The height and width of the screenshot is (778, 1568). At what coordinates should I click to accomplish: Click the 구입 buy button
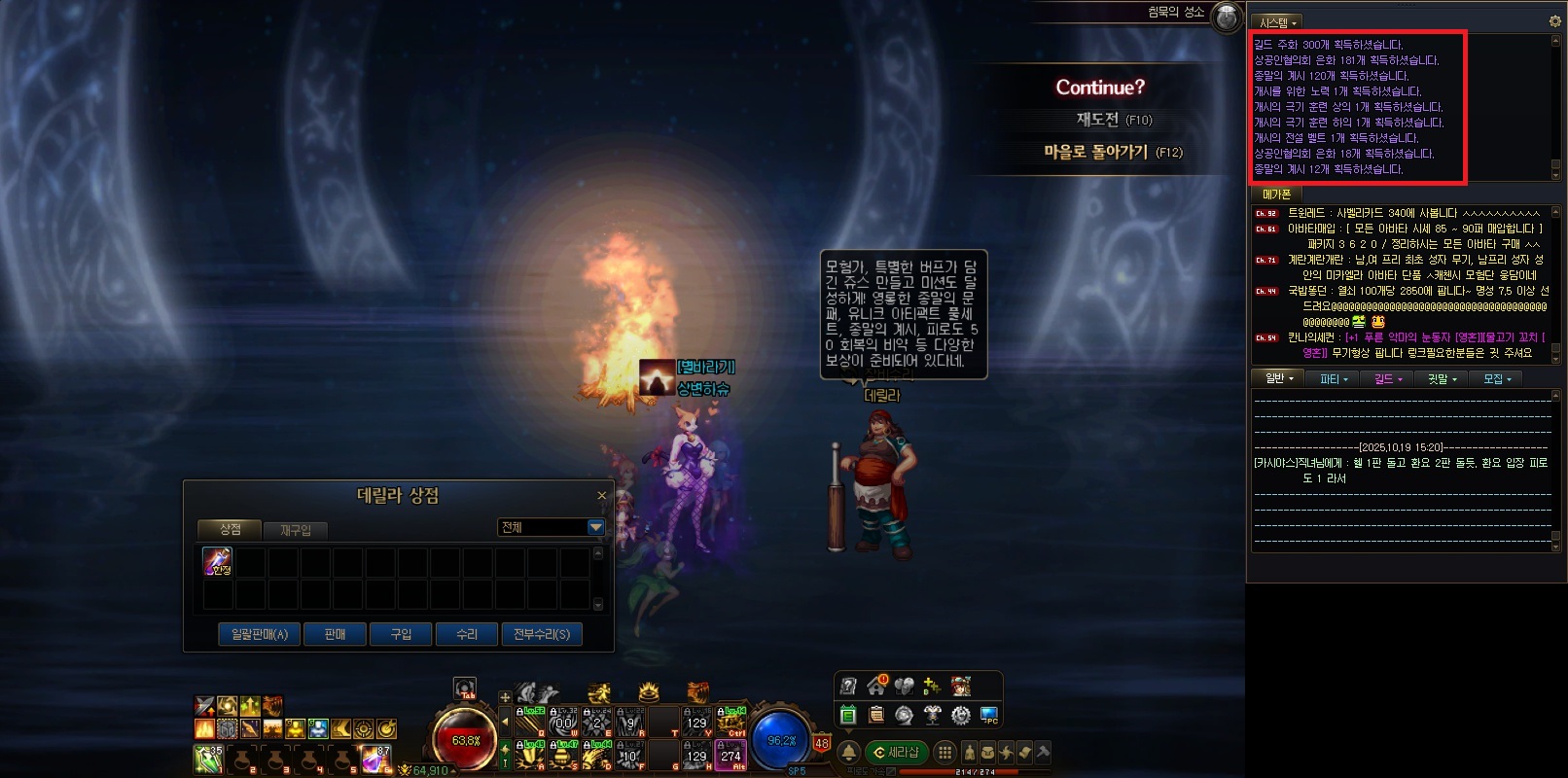click(x=401, y=634)
